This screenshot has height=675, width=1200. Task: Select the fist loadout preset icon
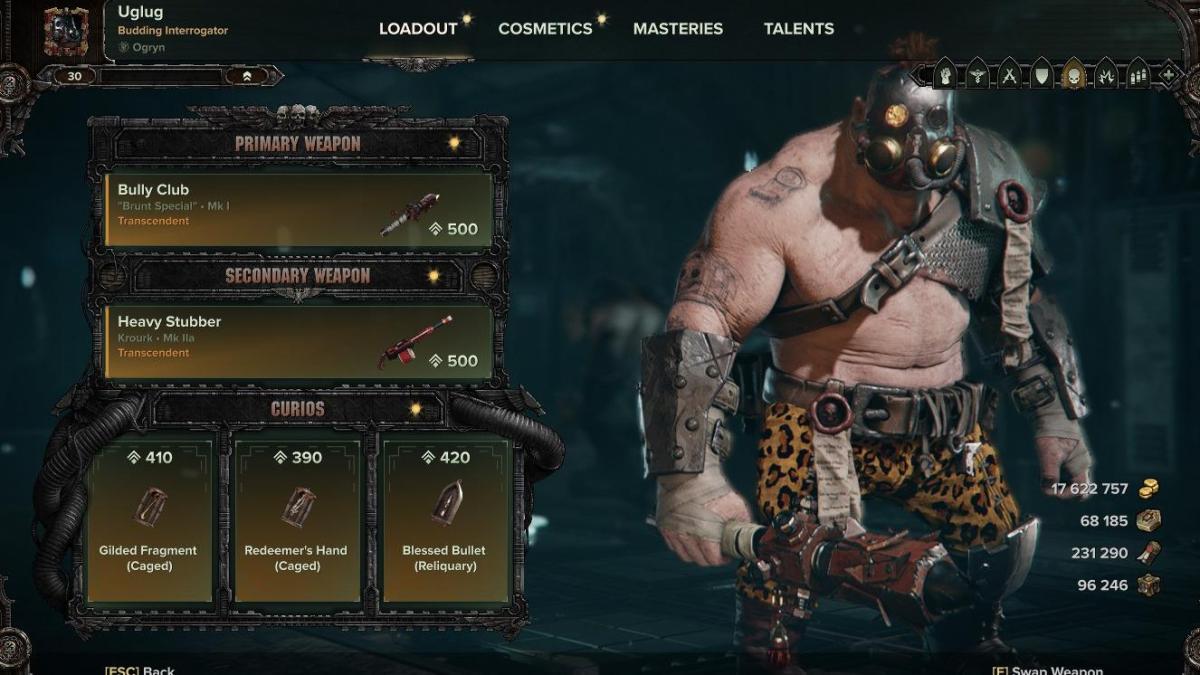944,74
